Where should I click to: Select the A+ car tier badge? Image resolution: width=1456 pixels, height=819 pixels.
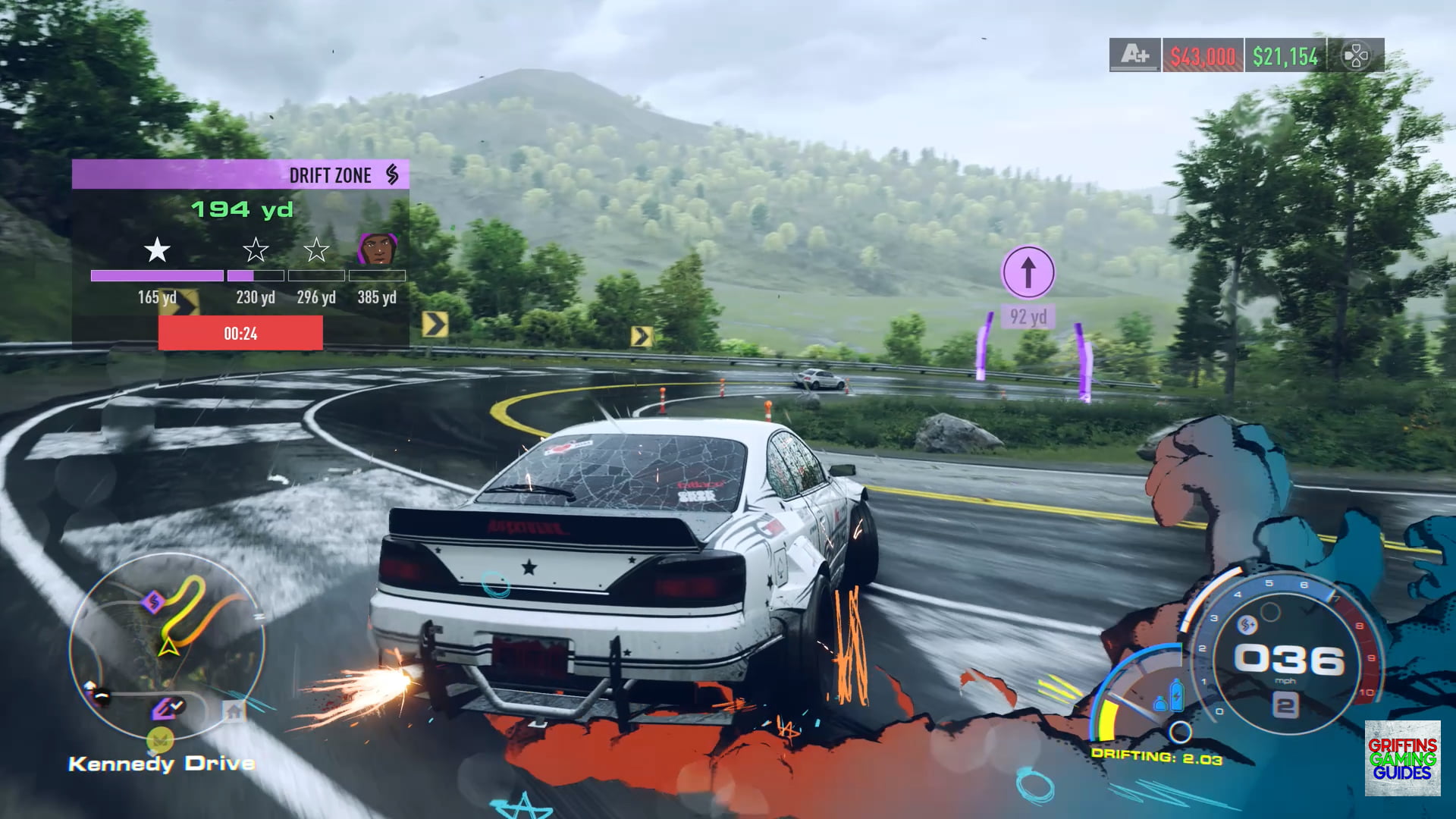[x=1134, y=55]
